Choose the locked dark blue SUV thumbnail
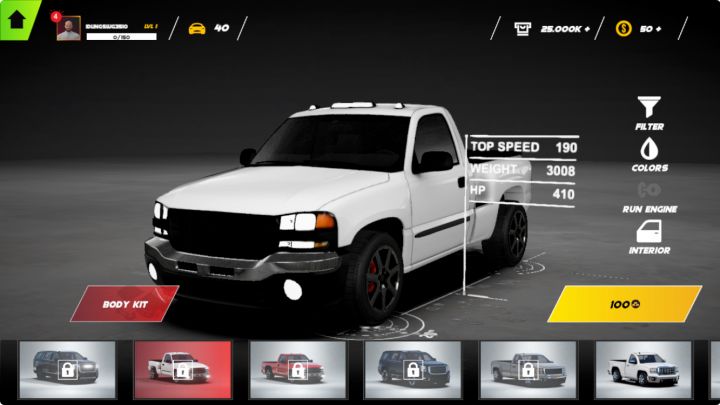Screen dimensions: 720x405 click(412, 370)
